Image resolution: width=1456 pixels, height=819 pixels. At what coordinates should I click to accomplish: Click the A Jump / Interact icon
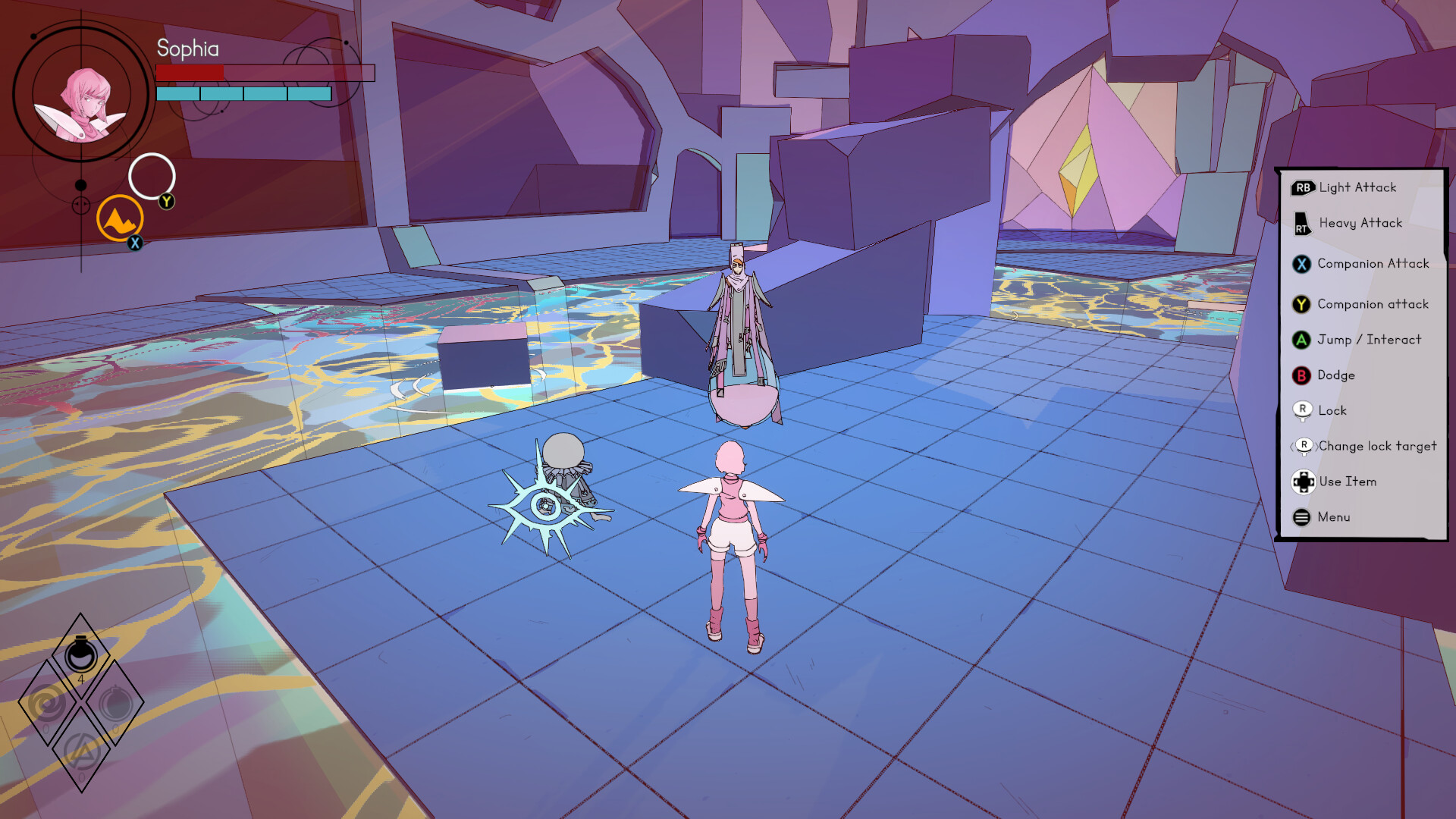[1303, 340]
